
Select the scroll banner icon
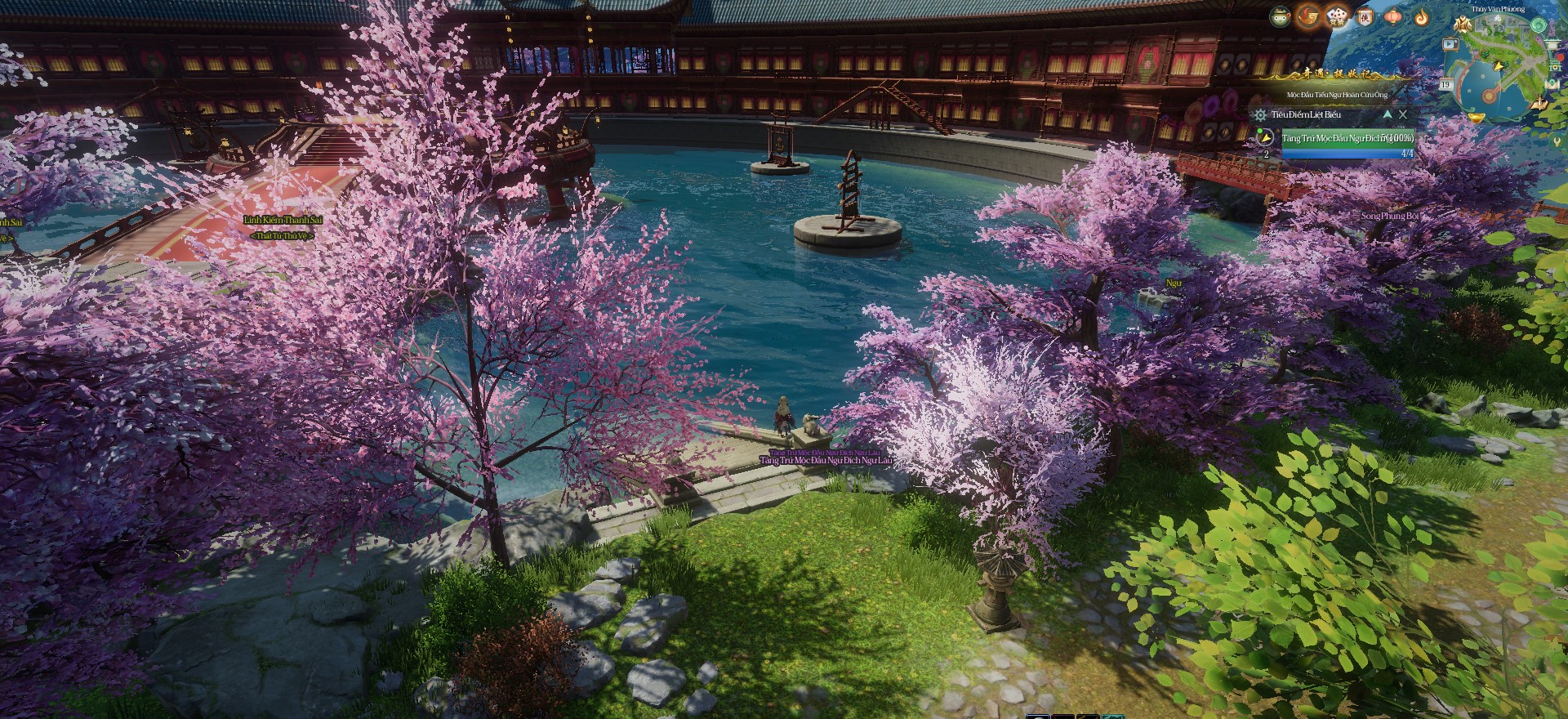tap(1365, 17)
